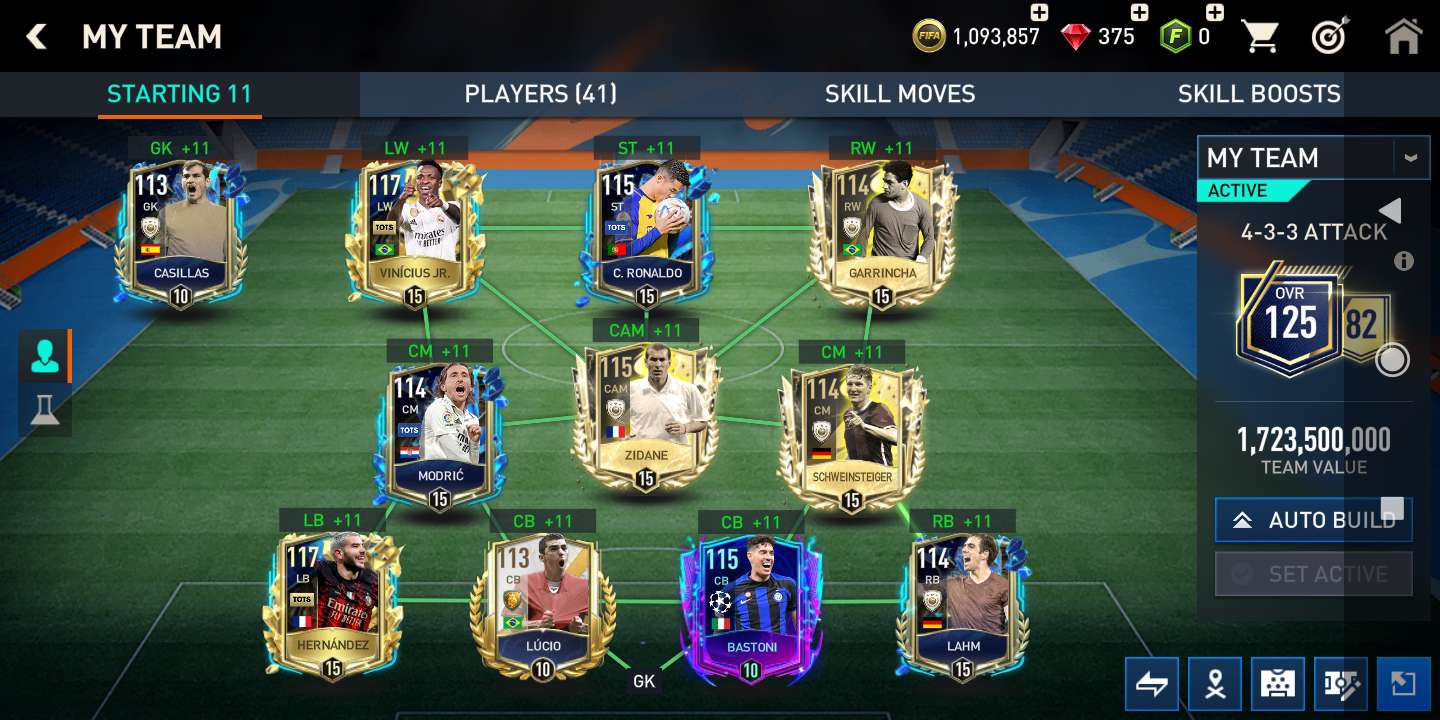Select the Zidane CAM card
The width and height of the screenshot is (1440, 720).
645,414
